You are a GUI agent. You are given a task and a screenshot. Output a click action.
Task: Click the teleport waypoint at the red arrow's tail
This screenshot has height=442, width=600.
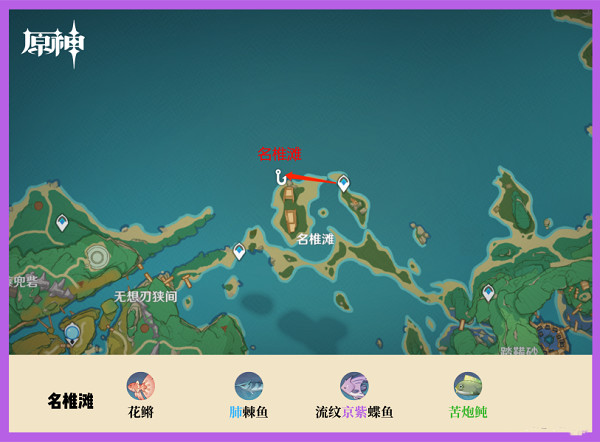(343, 183)
